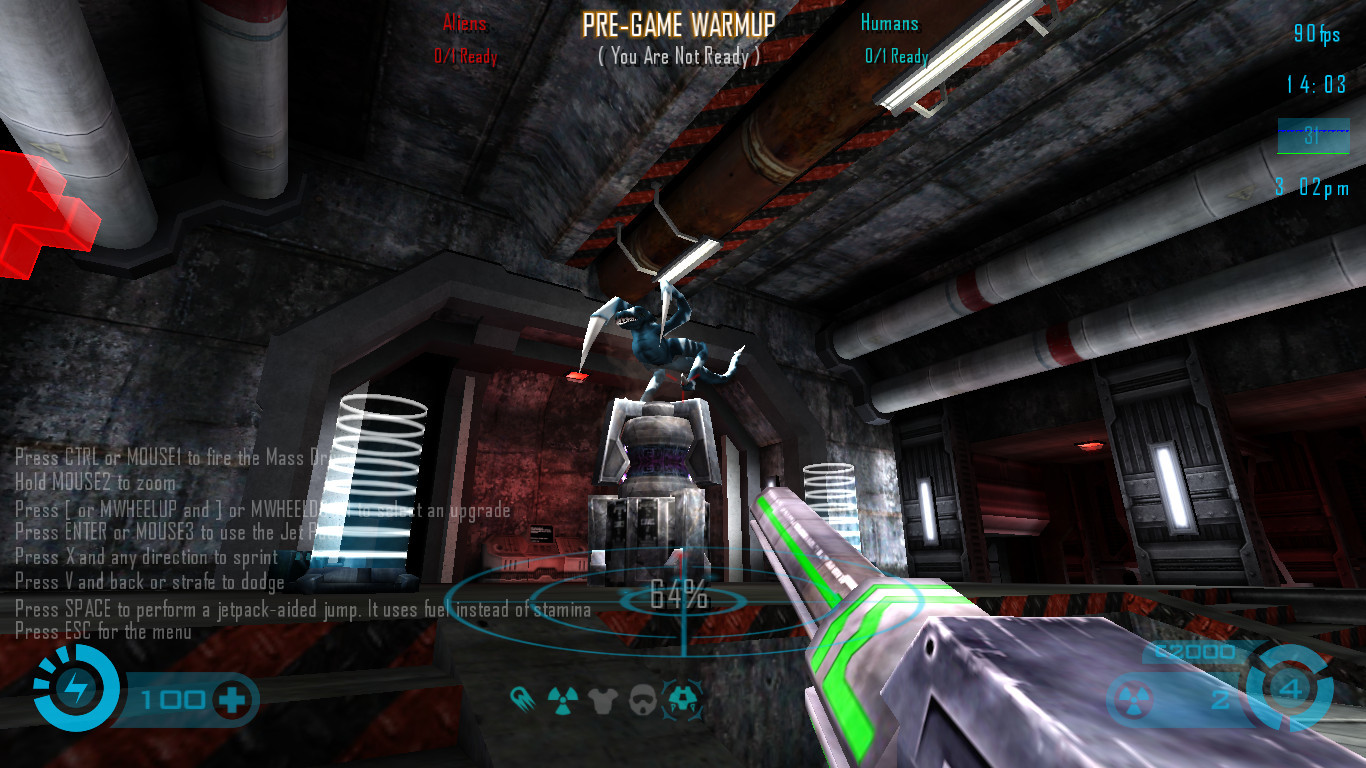Viewport: 1366px width, 768px height.
Task: Select the Mass Driver weapon icon
Action: 523,697
